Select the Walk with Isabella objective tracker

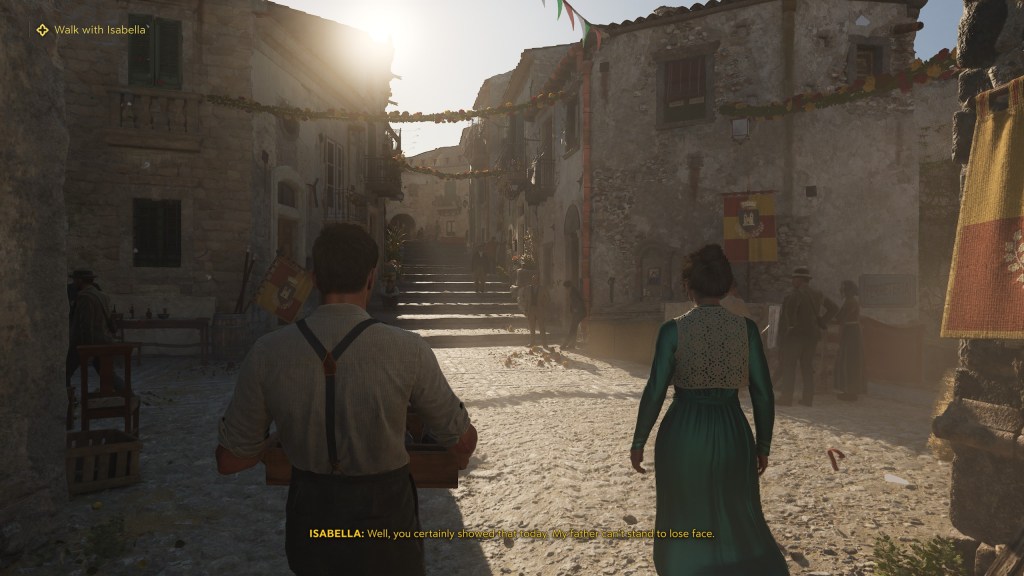tap(92, 31)
